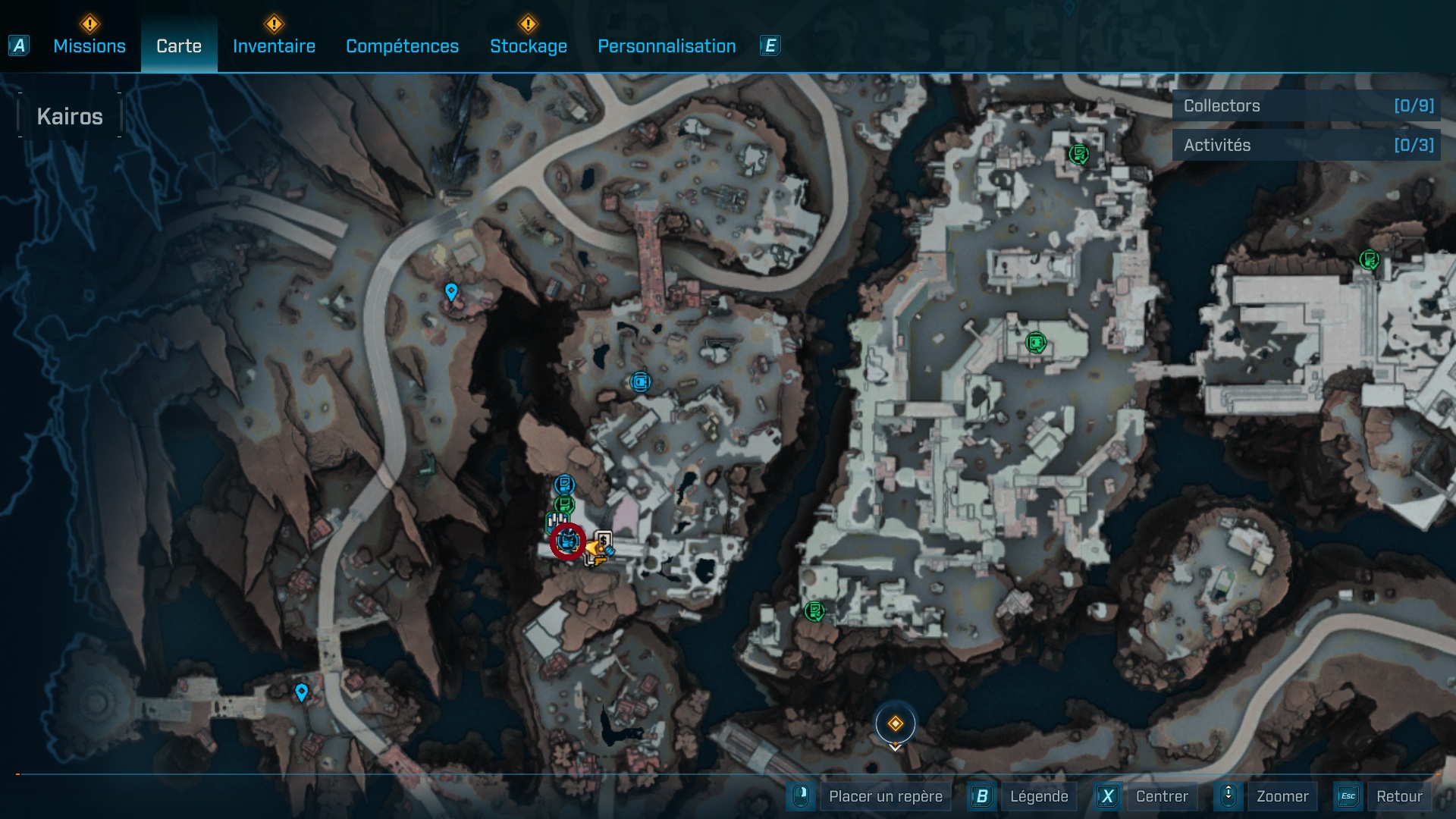The height and width of the screenshot is (819, 1456).
Task: Select the Activités tracker row
Action: pyautogui.click(x=1307, y=145)
